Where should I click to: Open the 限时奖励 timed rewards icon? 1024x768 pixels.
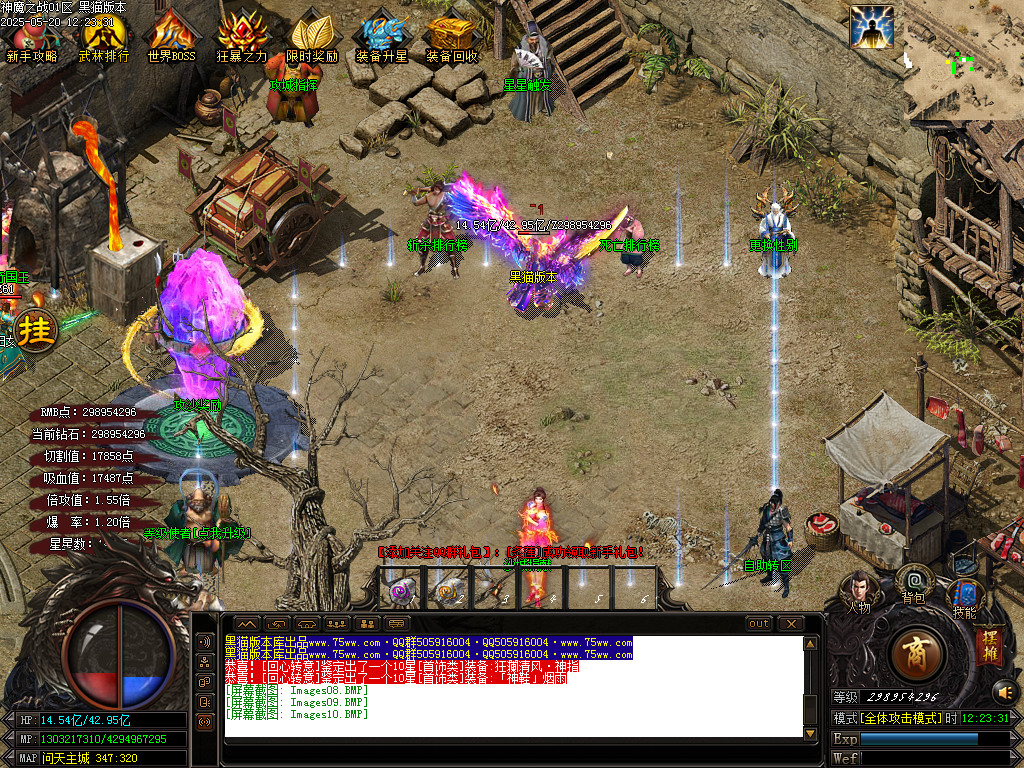tap(312, 33)
